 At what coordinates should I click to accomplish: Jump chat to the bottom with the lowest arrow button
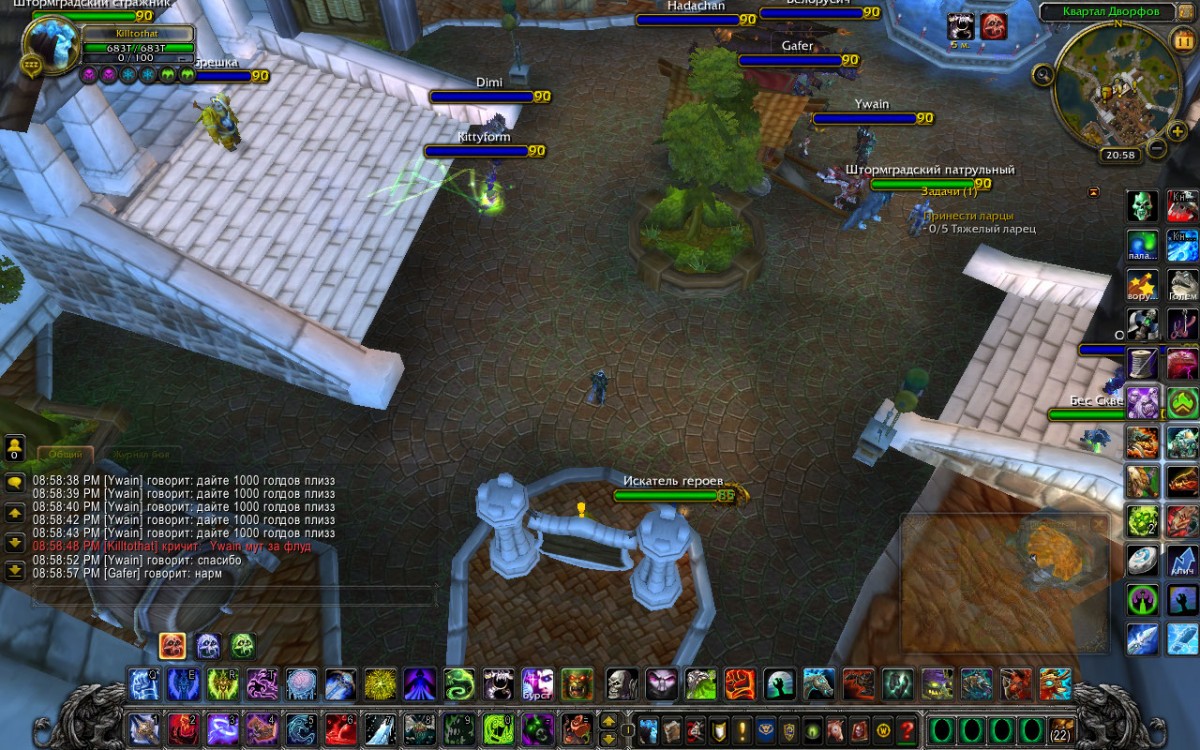coord(15,571)
